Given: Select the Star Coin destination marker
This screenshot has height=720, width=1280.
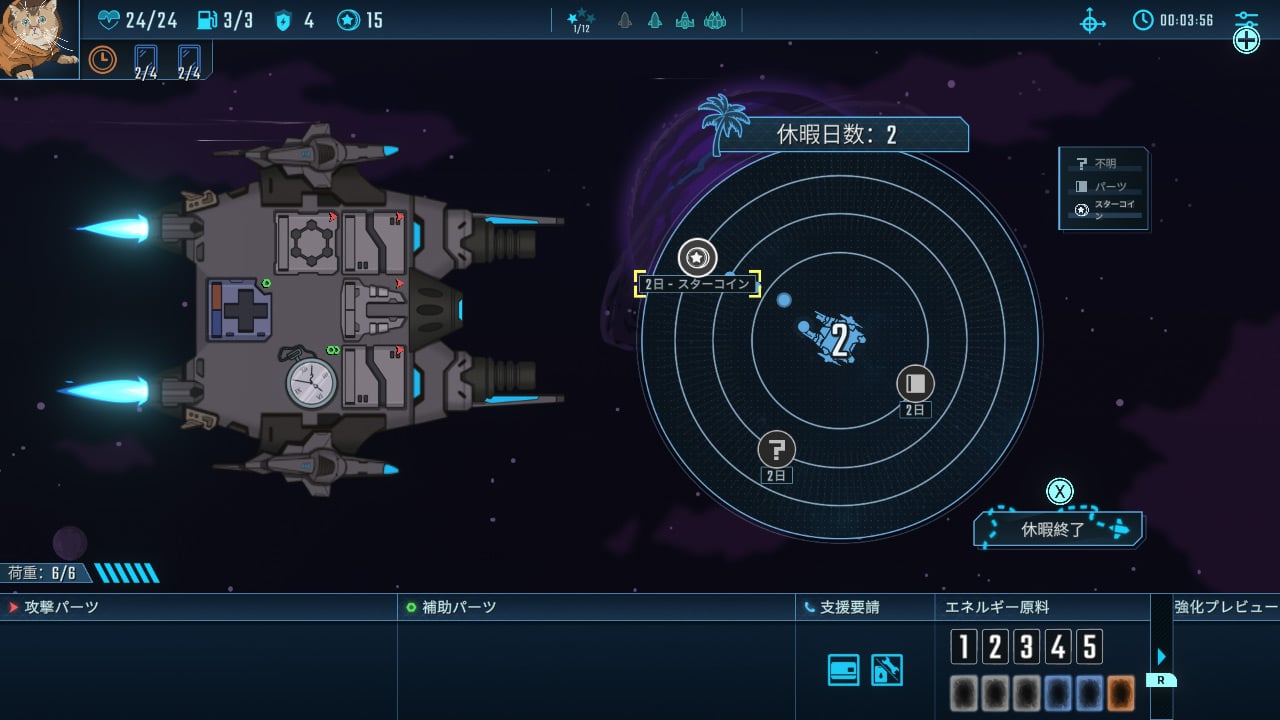Looking at the screenshot, I should tap(697, 258).
